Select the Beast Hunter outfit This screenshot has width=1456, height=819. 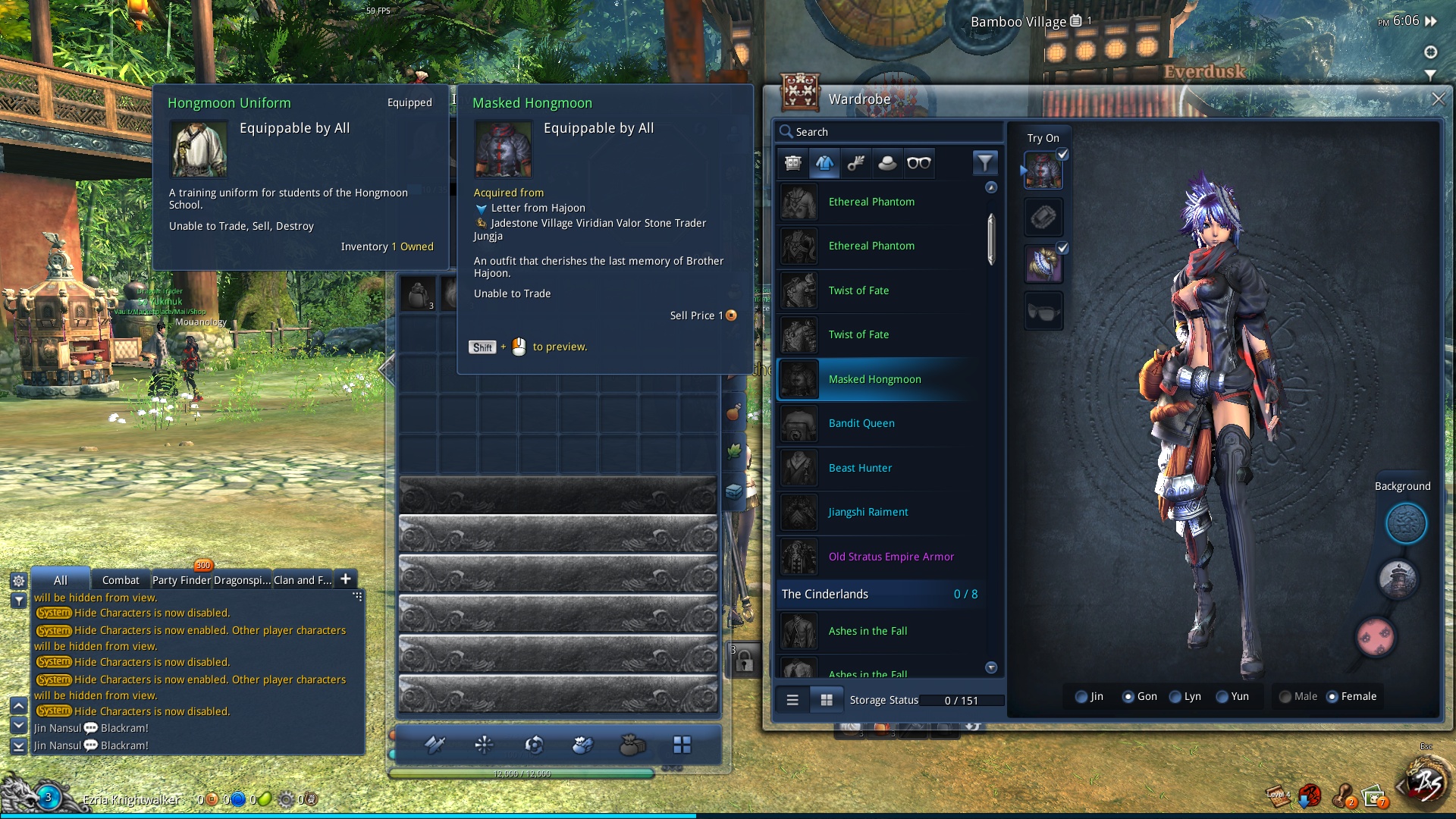(860, 468)
